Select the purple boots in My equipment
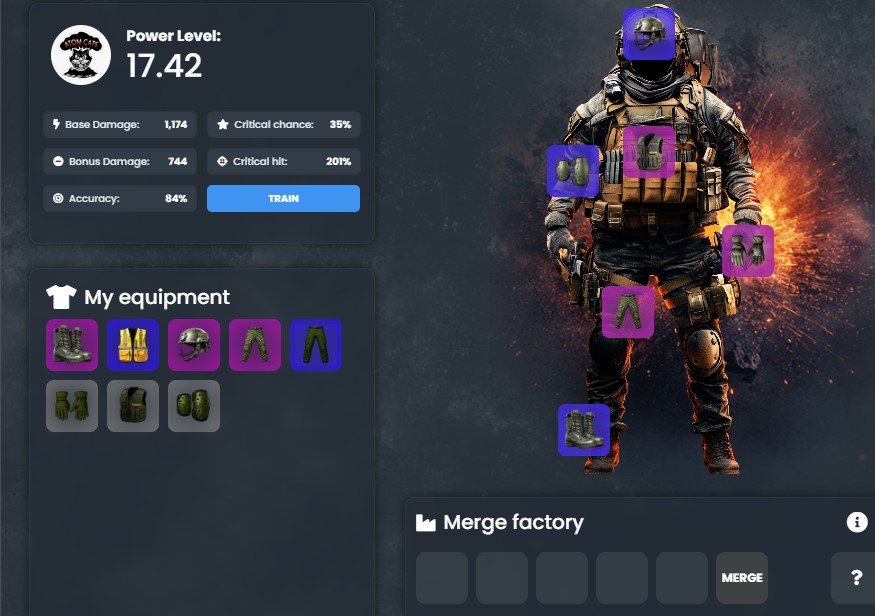Image resolution: width=875 pixels, height=616 pixels. pos(72,345)
